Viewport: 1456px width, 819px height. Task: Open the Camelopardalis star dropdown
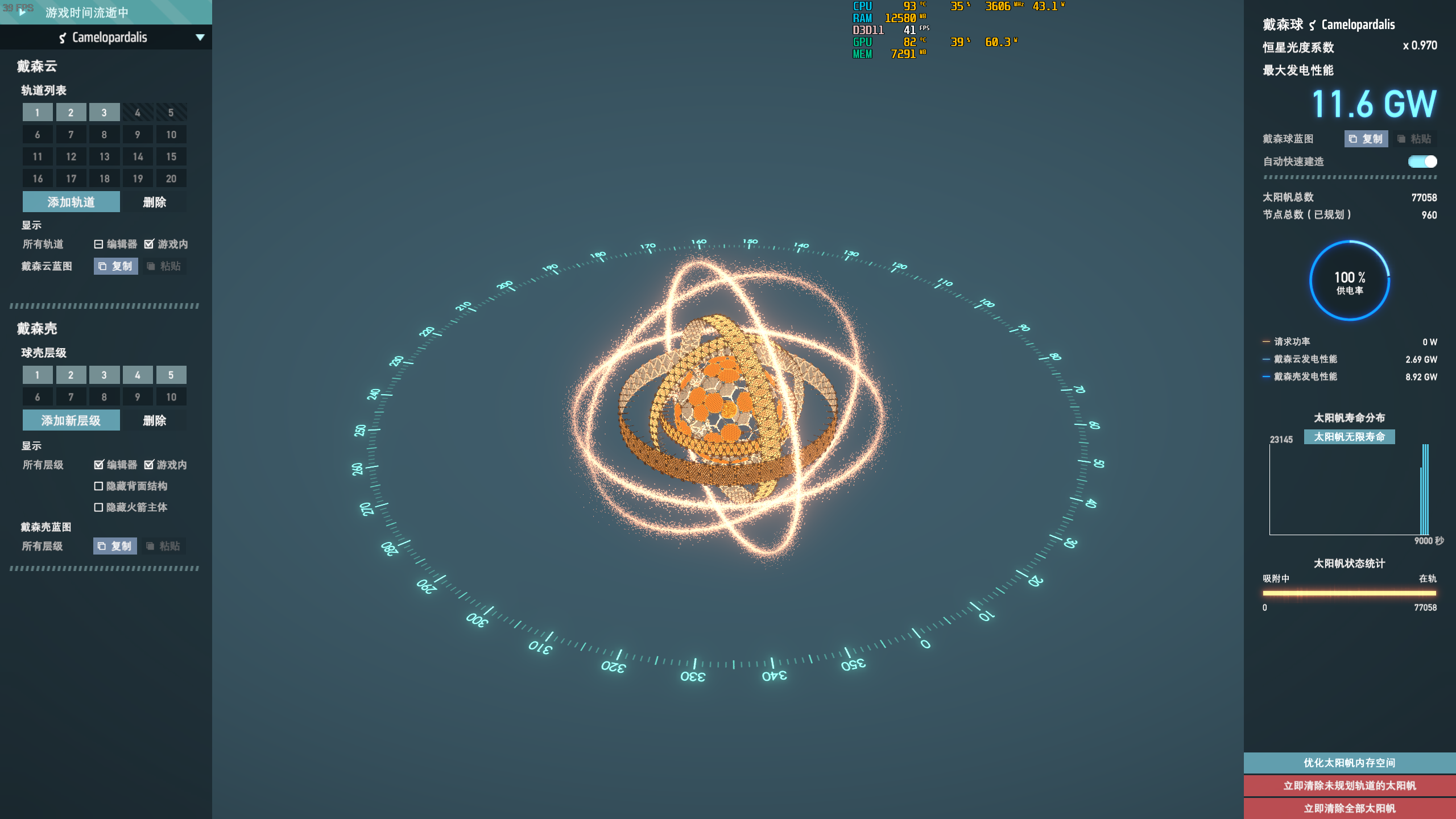[199, 38]
